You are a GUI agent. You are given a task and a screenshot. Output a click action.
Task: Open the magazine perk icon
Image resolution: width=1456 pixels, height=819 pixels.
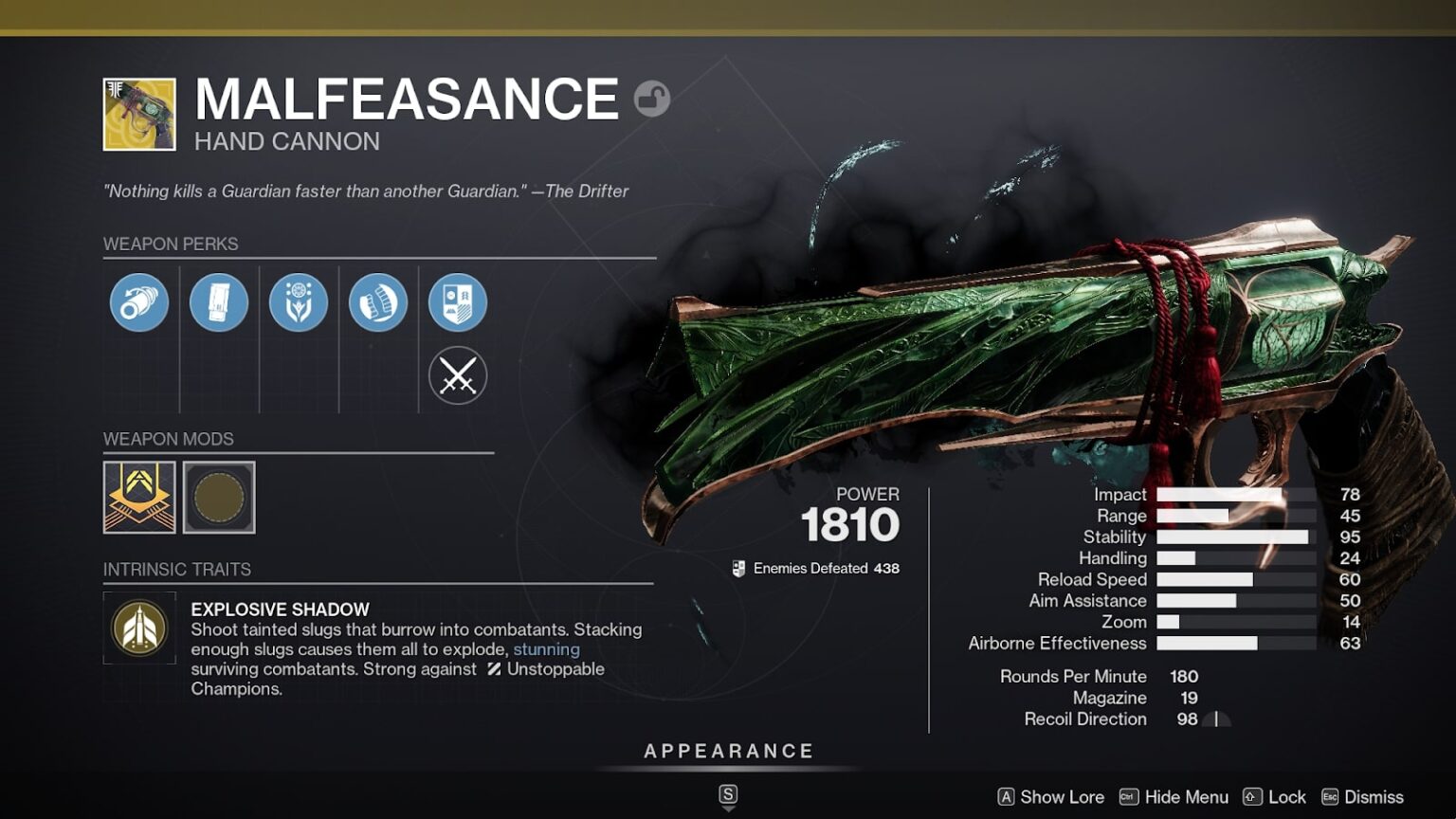(219, 301)
